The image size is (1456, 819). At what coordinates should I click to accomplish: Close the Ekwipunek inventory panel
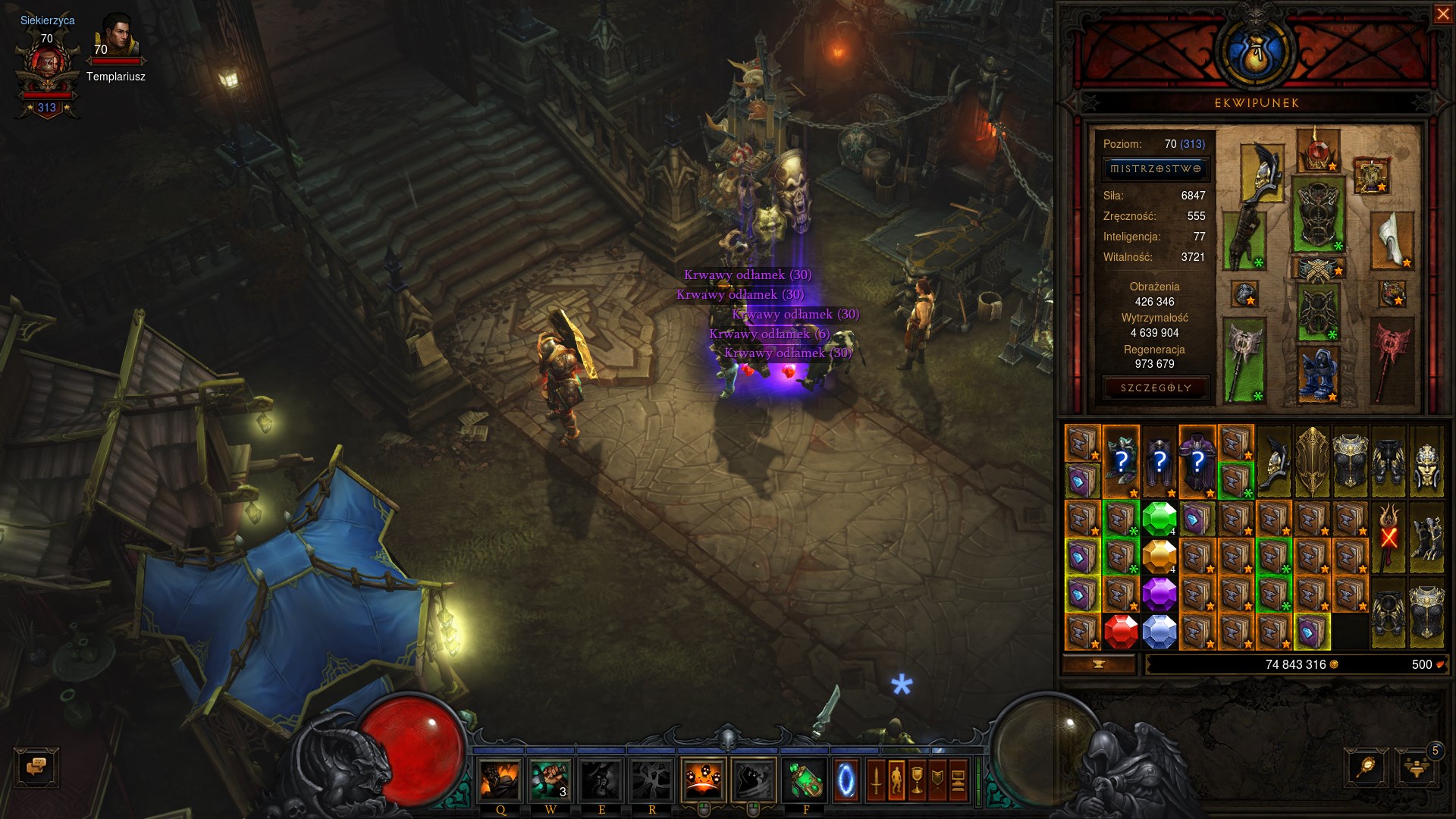[1442, 14]
